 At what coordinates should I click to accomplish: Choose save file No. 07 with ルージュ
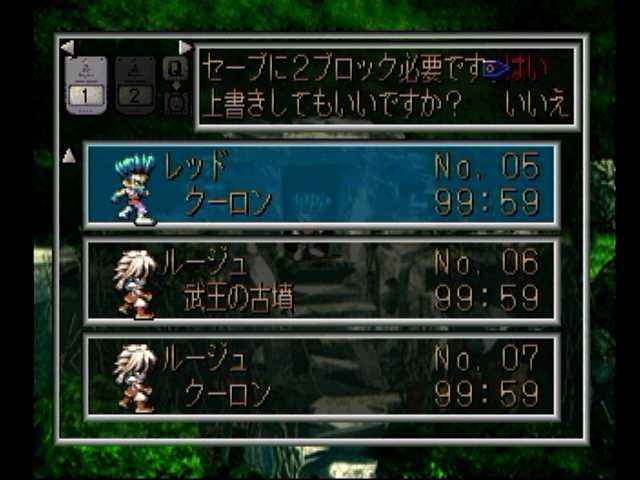(x=321, y=376)
